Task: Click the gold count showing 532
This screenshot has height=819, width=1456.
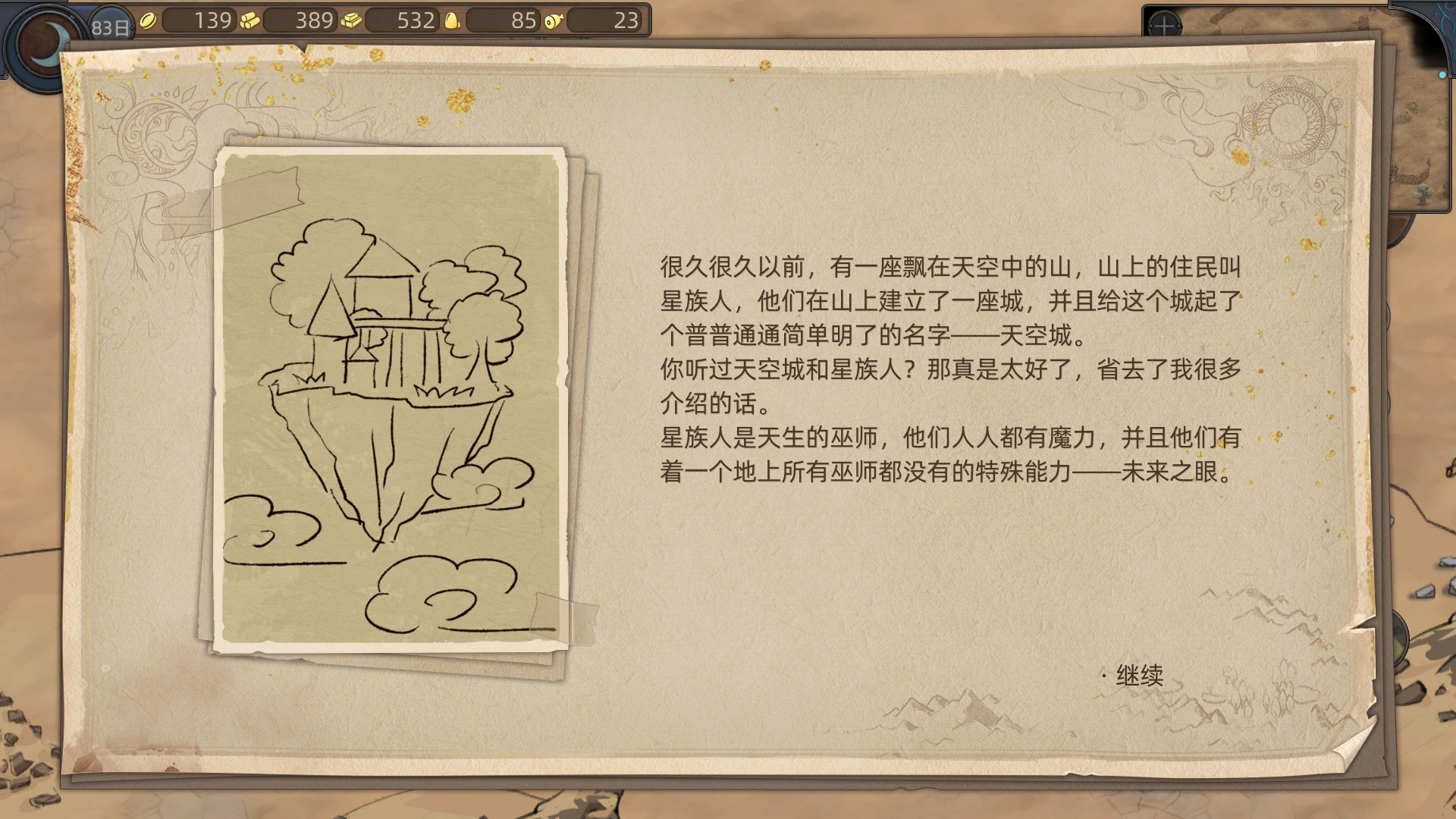Action: click(417, 20)
